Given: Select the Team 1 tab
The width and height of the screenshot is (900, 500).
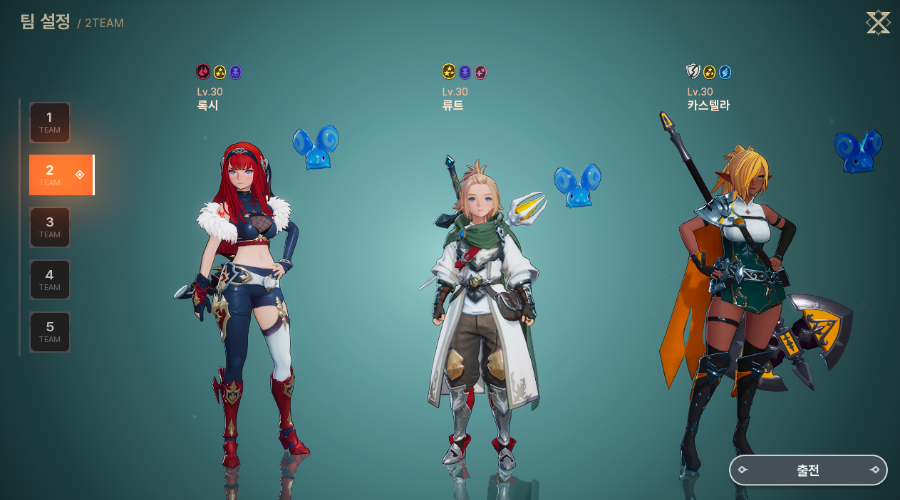Looking at the screenshot, I should 50,122.
